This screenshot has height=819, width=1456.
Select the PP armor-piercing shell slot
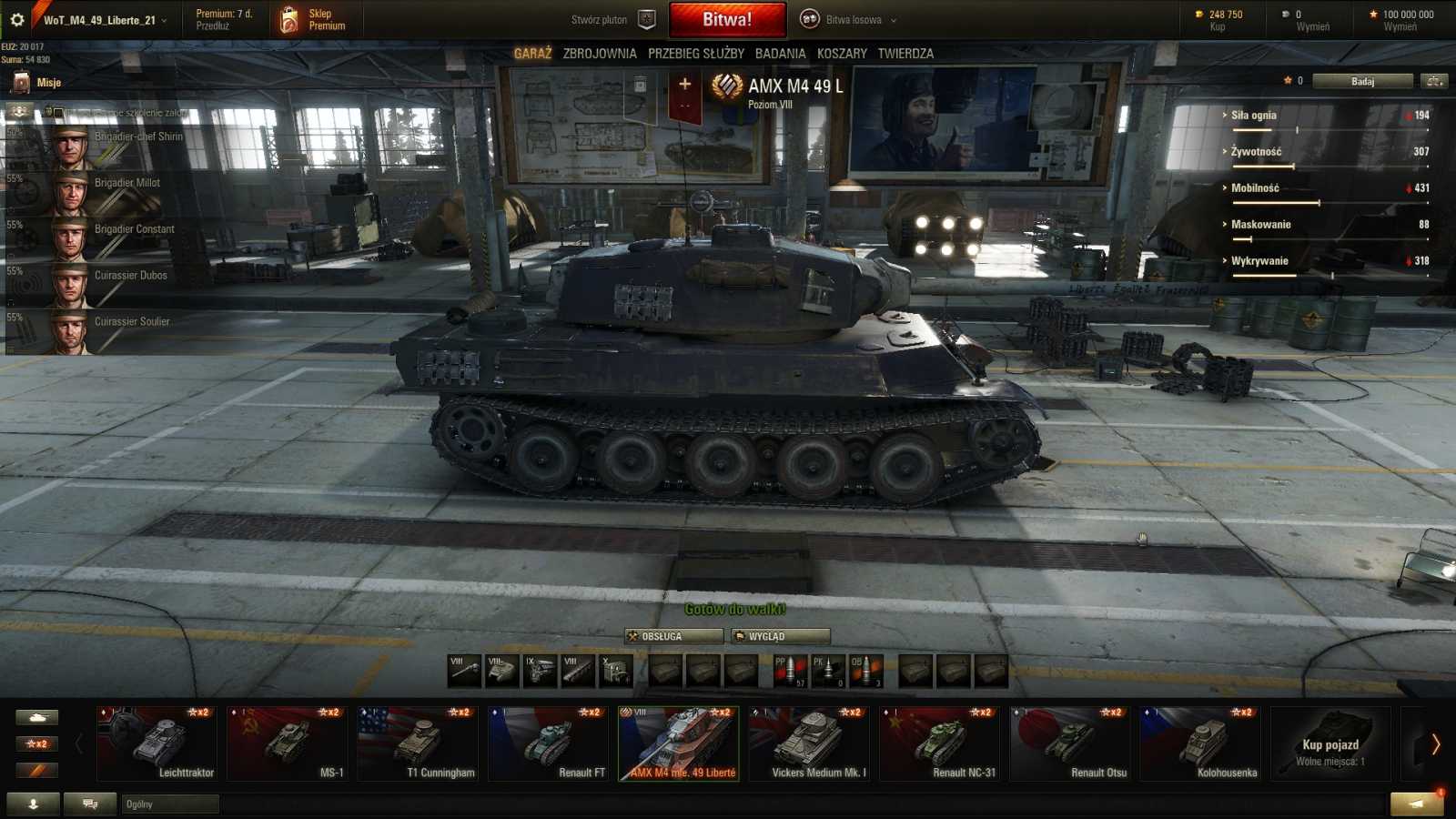(x=790, y=671)
